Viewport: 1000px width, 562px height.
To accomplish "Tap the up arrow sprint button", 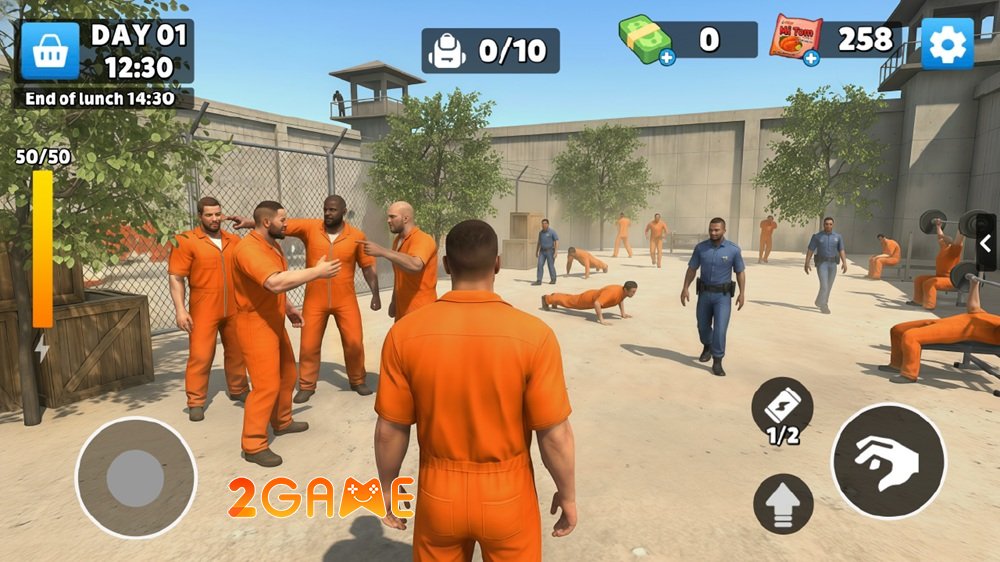I will 783,504.
